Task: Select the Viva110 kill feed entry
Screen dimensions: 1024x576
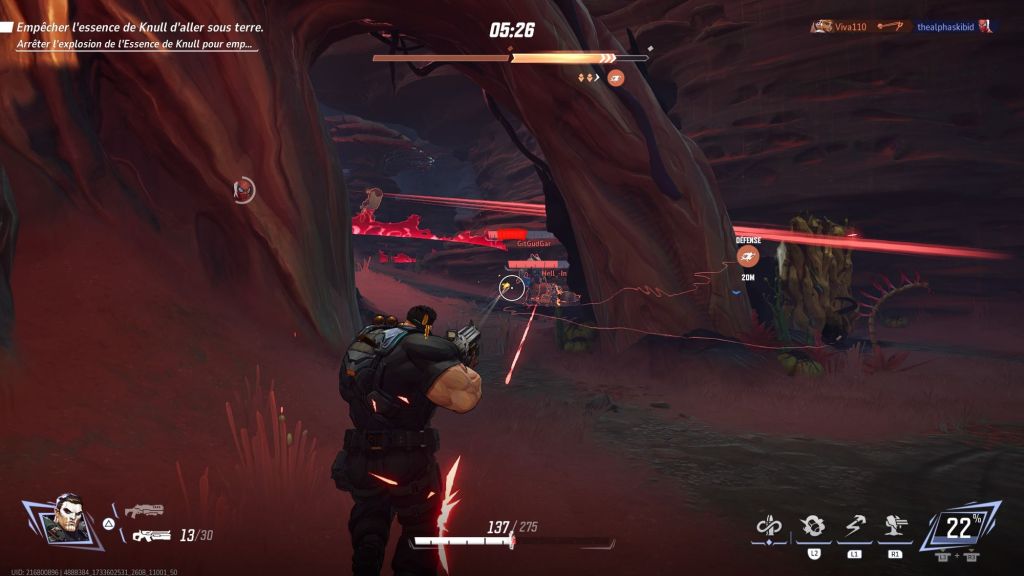Action: click(839, 26)
